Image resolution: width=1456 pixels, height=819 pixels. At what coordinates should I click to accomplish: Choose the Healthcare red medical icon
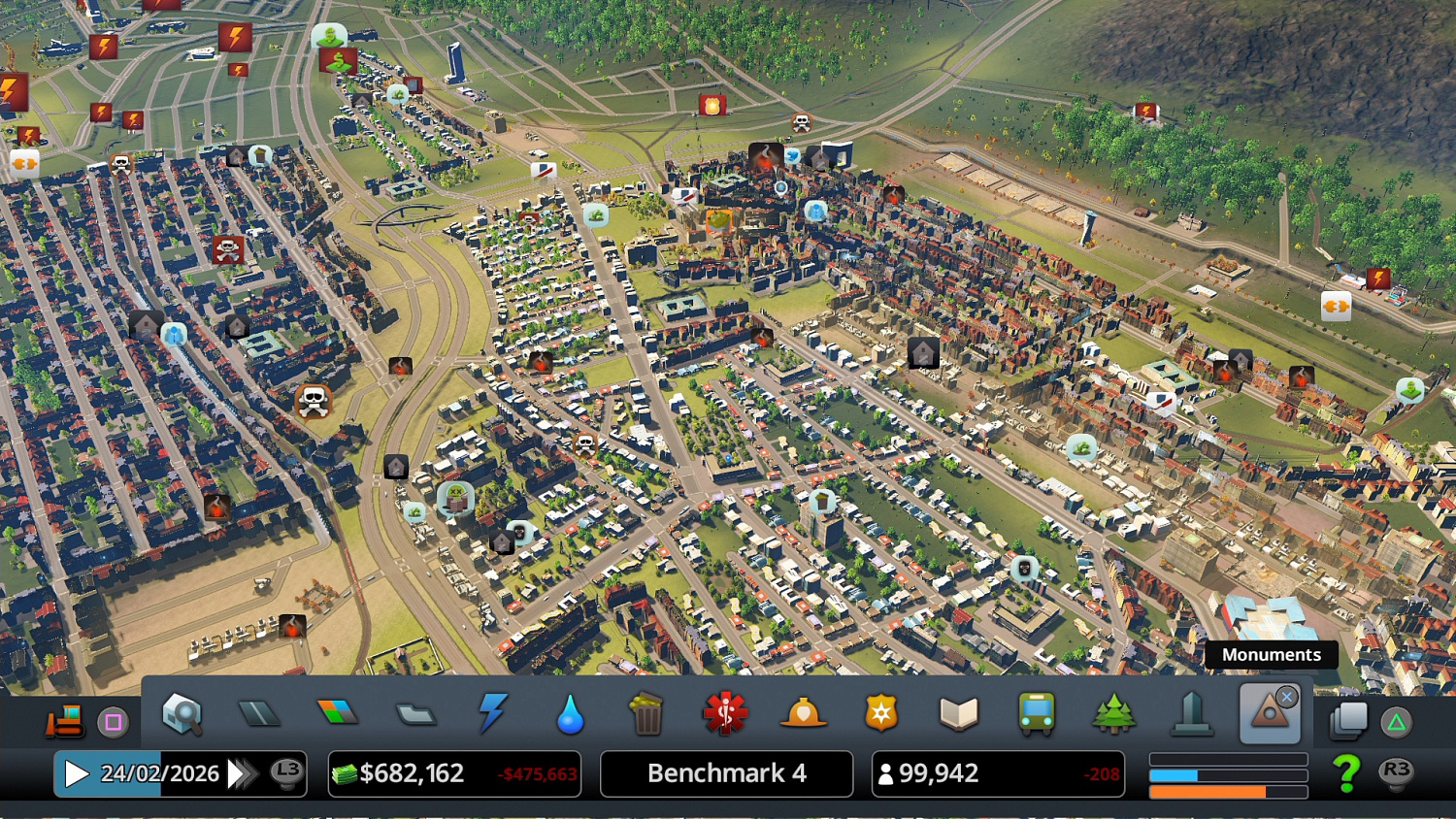click(x=725, y=714)
